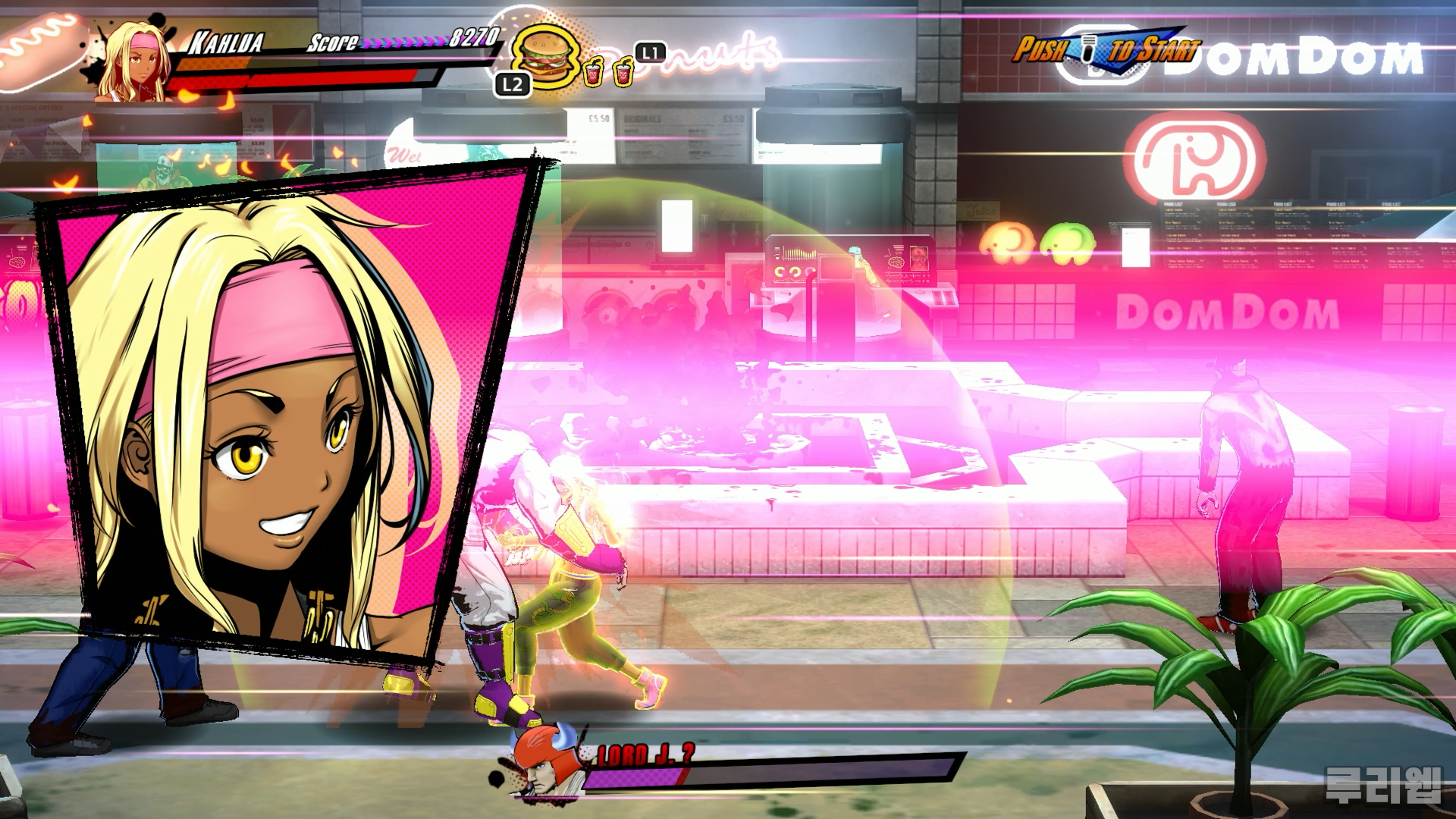1456x819 pixels.
Task: Select the burger food item icon
Action: coord(545,55)
